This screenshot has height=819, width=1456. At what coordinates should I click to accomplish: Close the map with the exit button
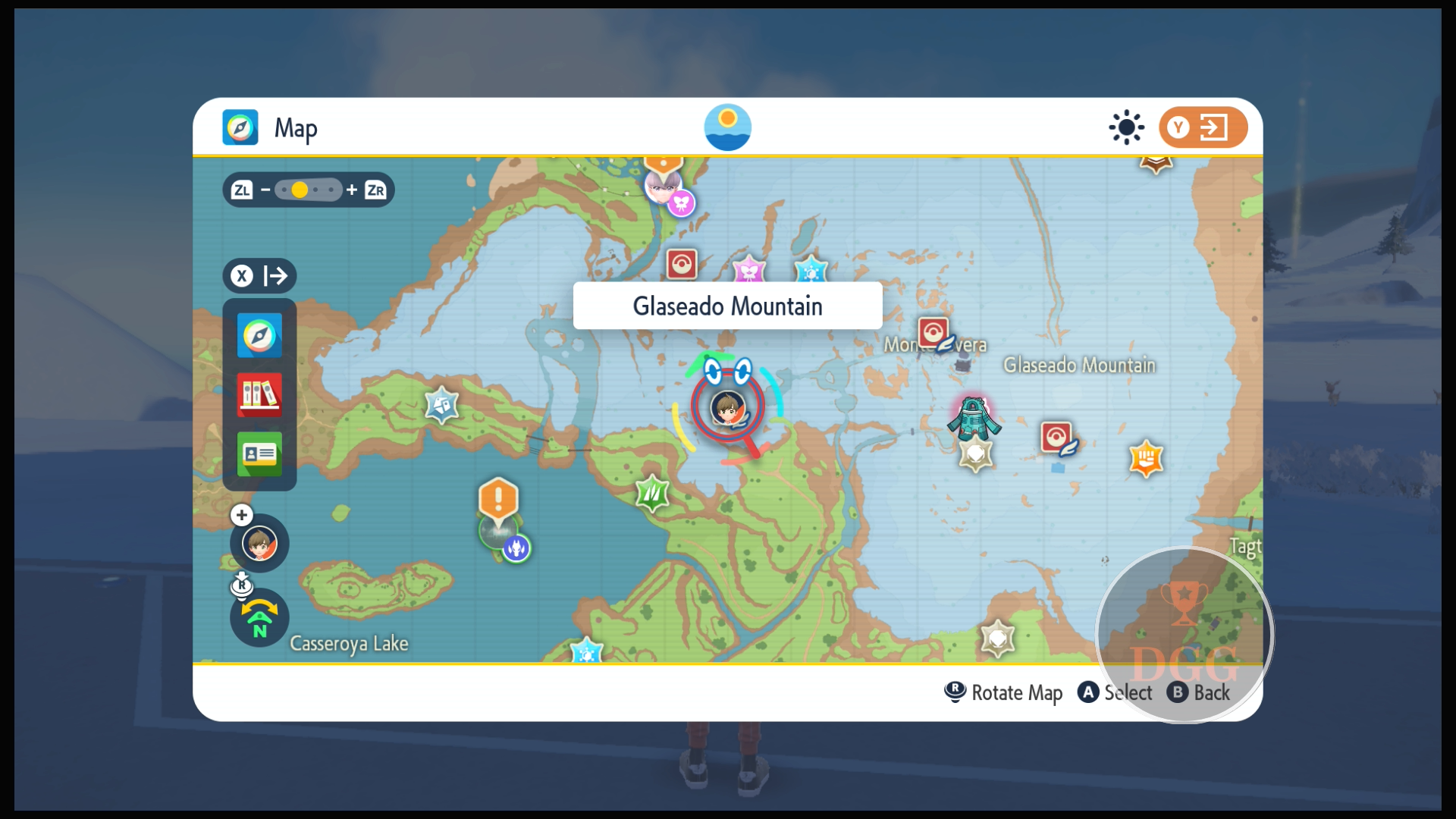point(1202,127)
